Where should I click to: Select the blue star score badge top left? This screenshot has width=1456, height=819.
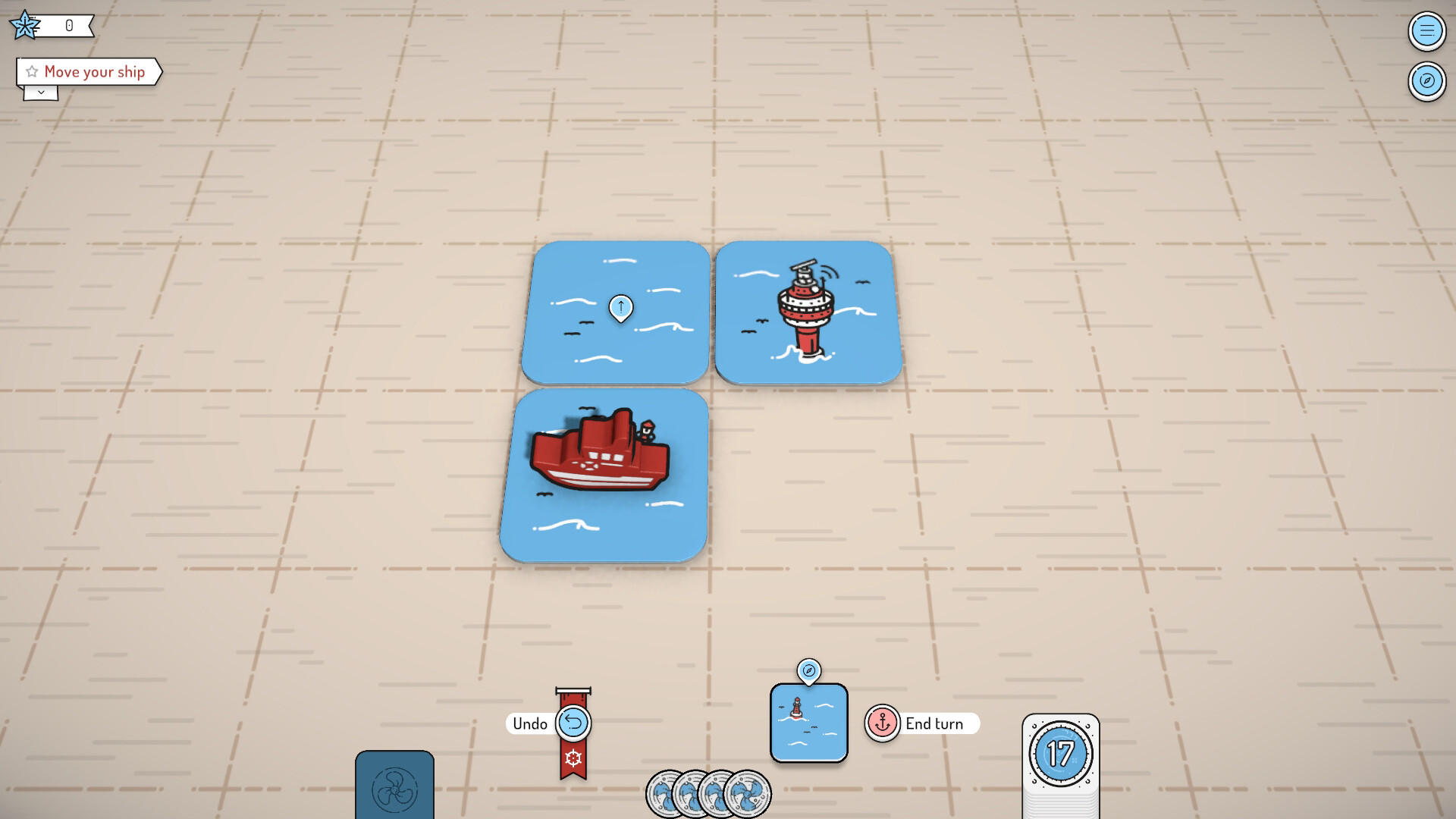(x=25, y=24)
